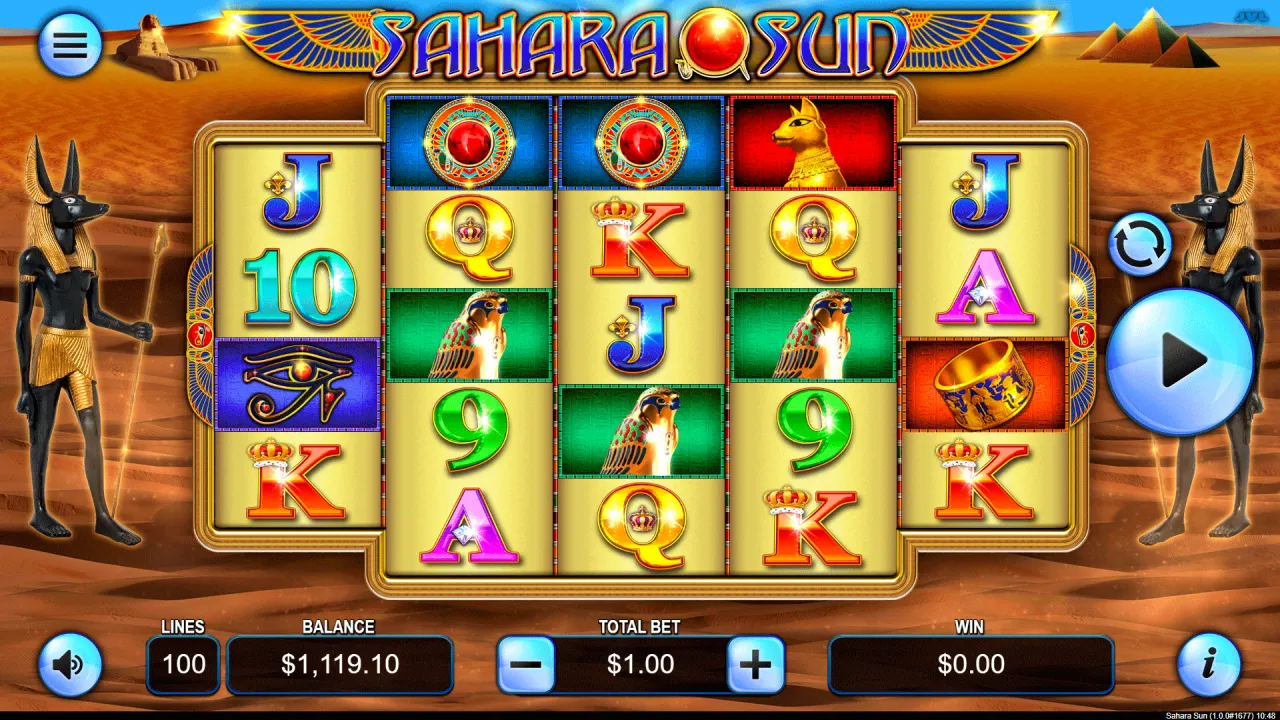Open the Lines counter showing 100
1280x720 pixels.
[183, 665]
